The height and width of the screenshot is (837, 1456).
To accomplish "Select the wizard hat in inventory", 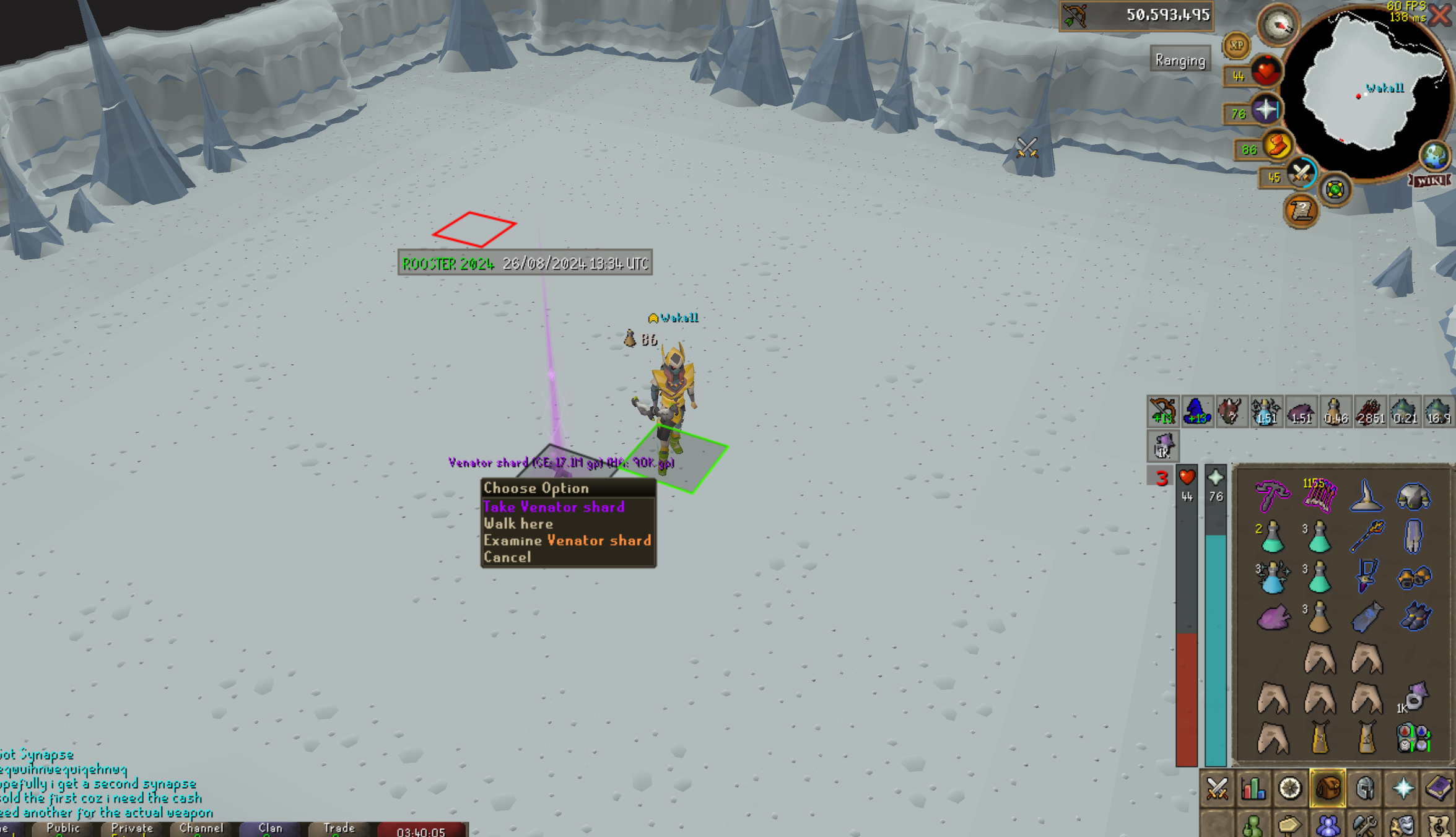I will 1366,497.
